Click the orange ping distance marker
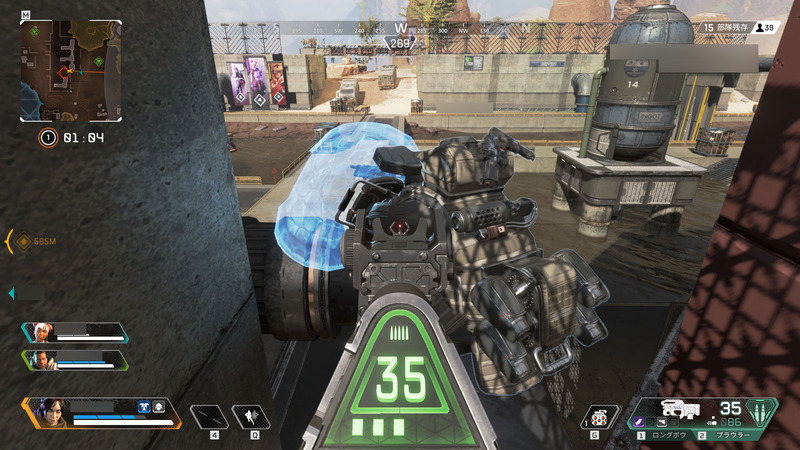 coord(24,241)
